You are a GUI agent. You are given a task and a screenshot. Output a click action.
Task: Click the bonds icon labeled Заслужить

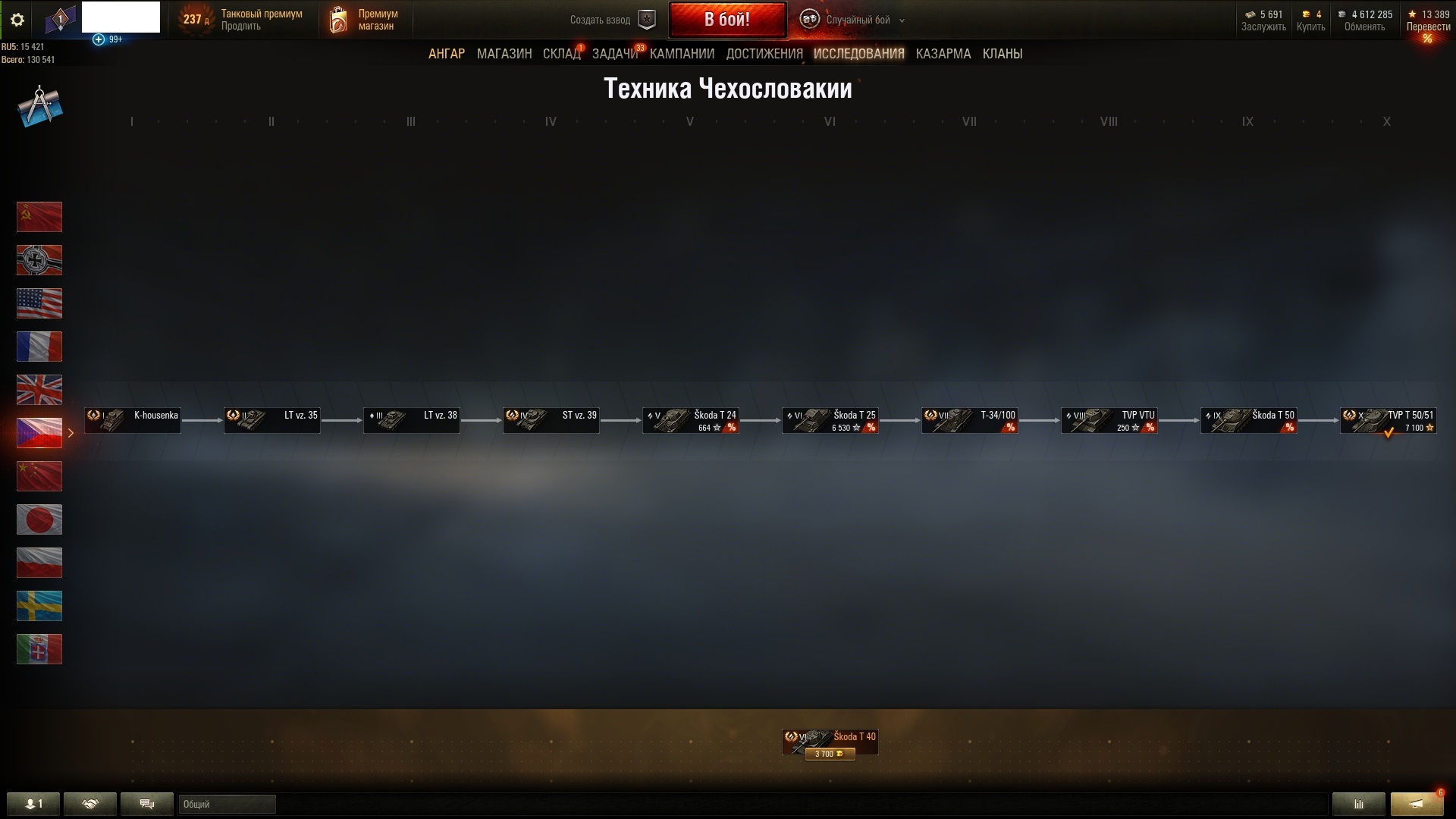click(x=1250, y=14)
